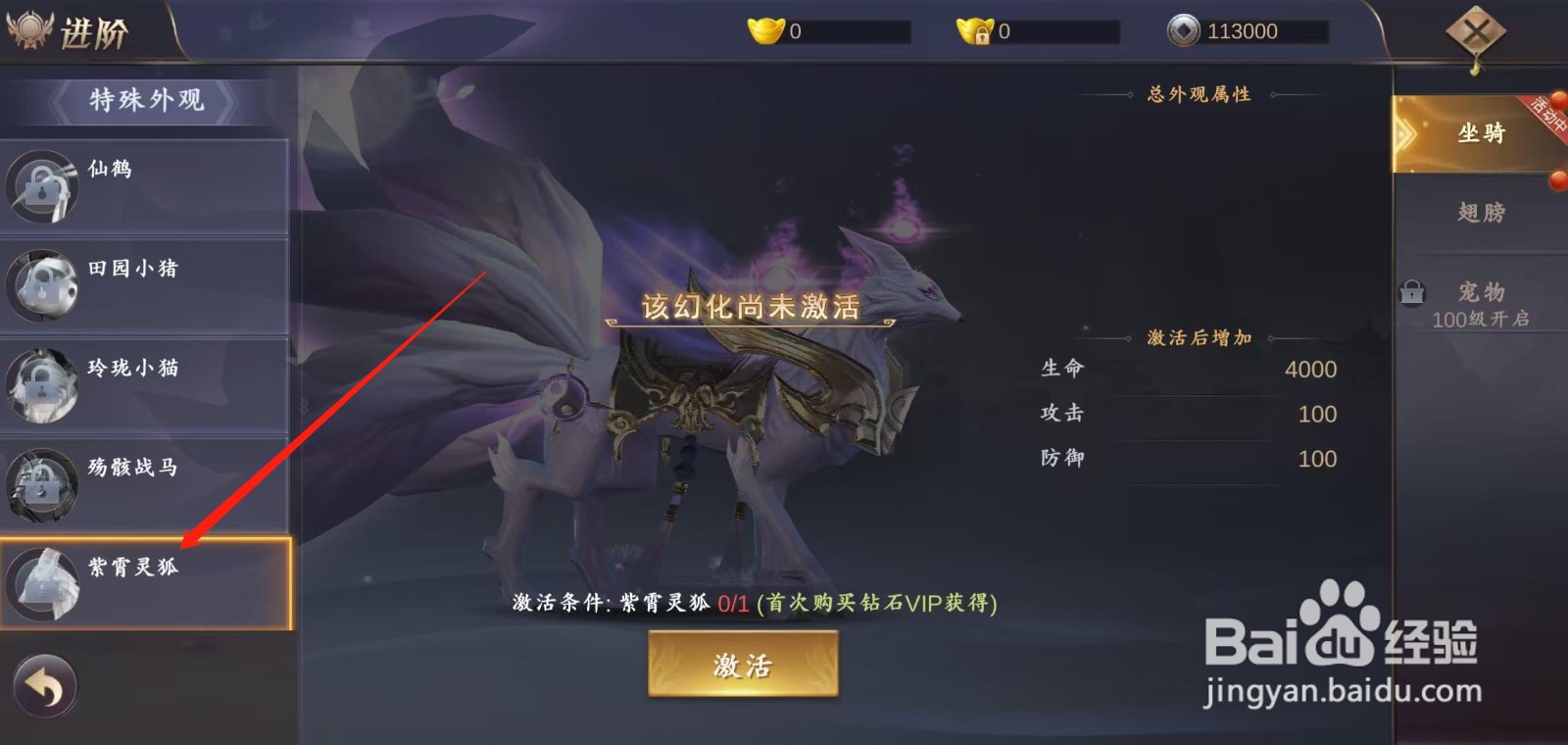1568x745 pixels.
Task: Click the lock icon on 宠物 tab
Action: (1412, 291)
